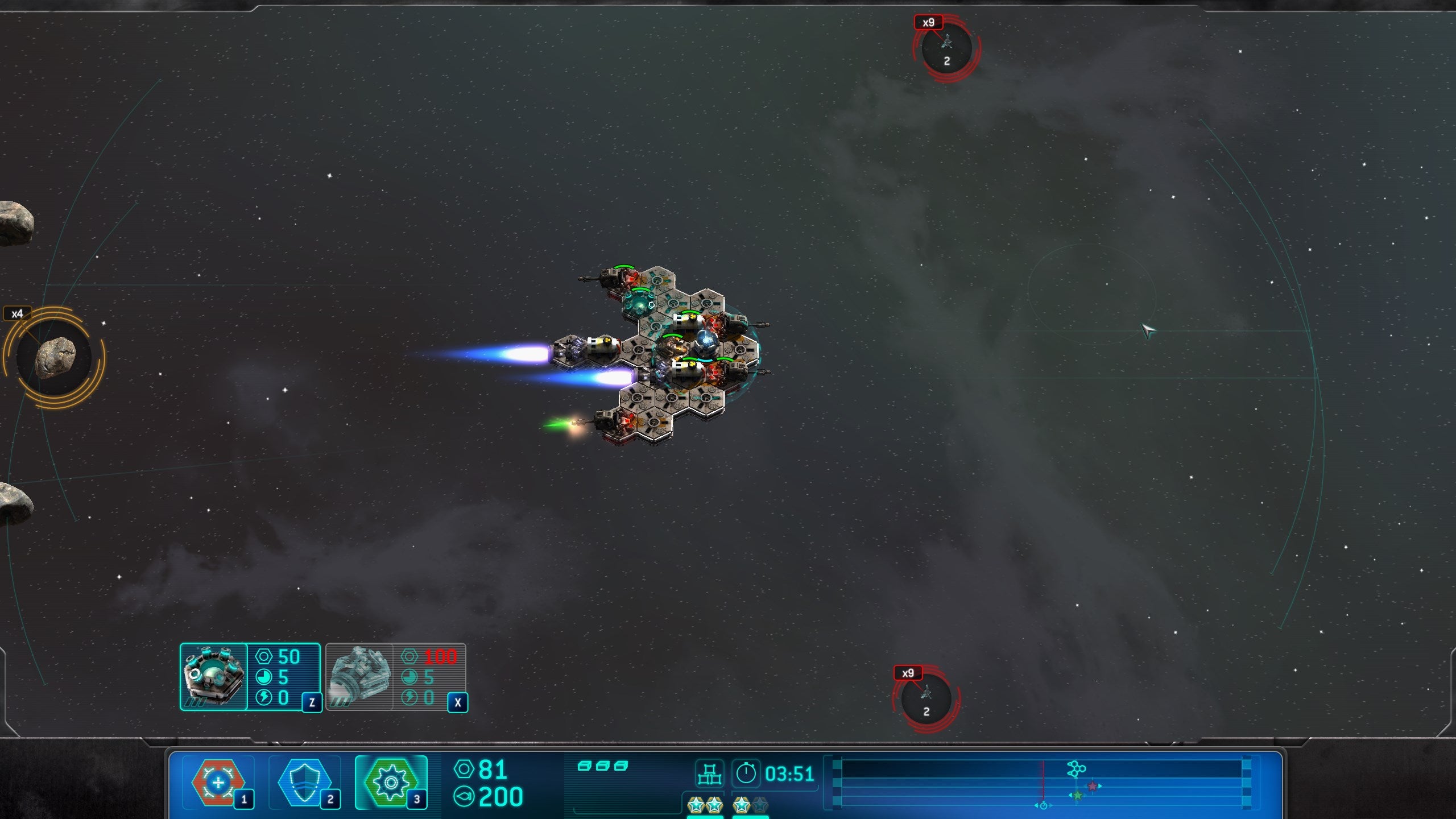Select the red star timeline marker
The image size is (1456, 819).
[x=1093, y=786]
